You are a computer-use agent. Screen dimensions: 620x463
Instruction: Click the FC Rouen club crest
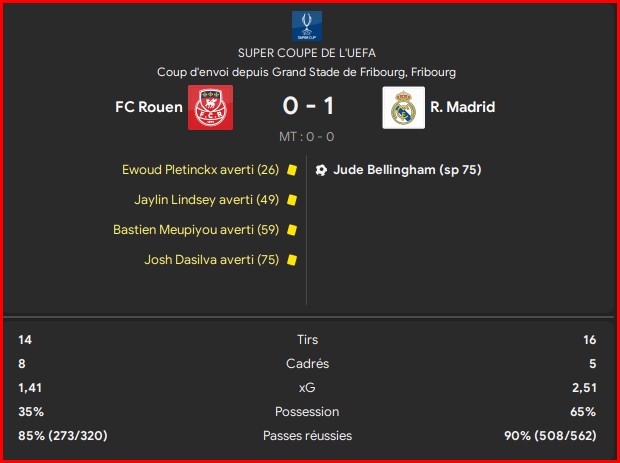[x=210, y=108]
